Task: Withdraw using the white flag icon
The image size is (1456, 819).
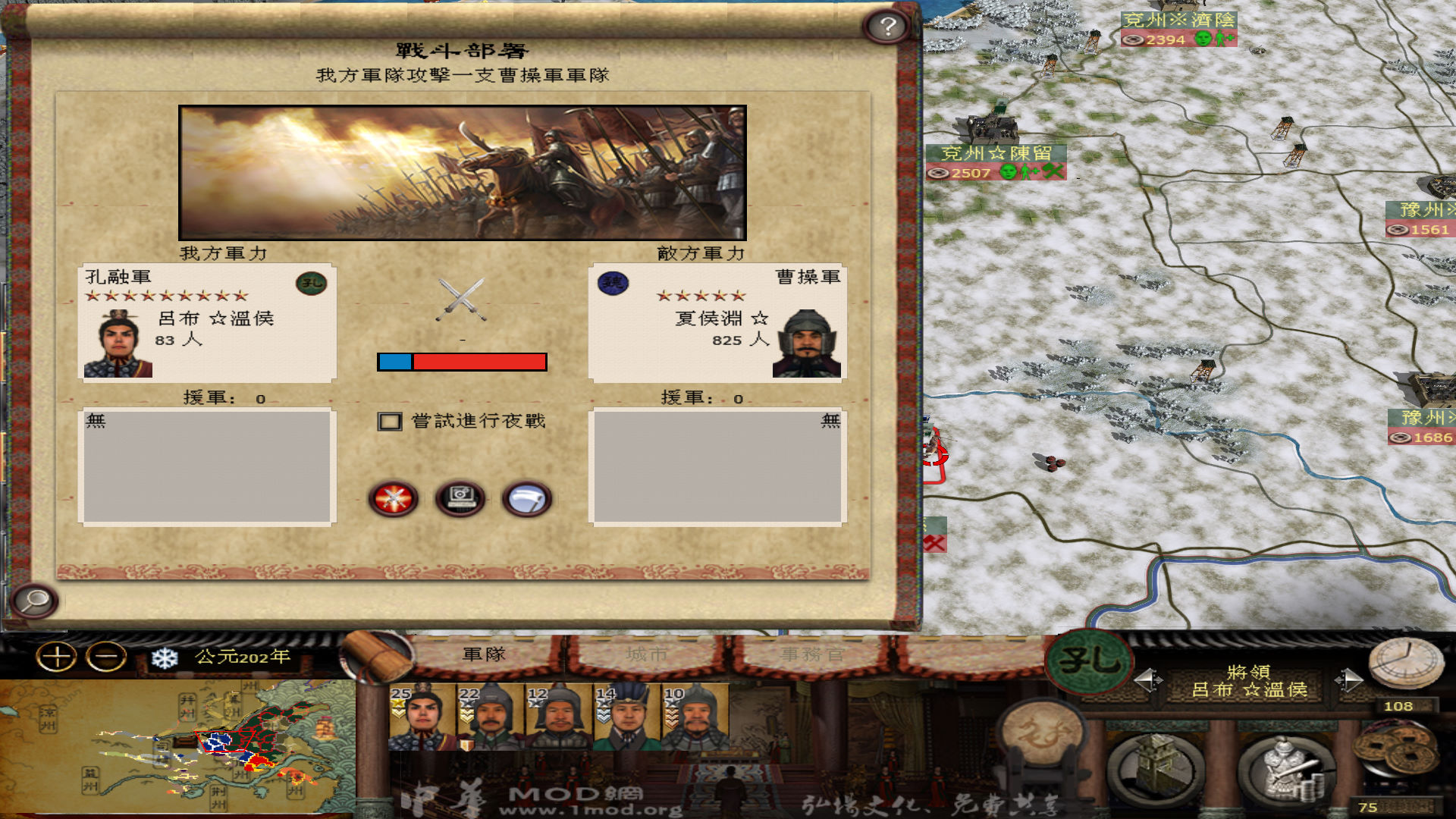Action: click(x=527, y=497)
